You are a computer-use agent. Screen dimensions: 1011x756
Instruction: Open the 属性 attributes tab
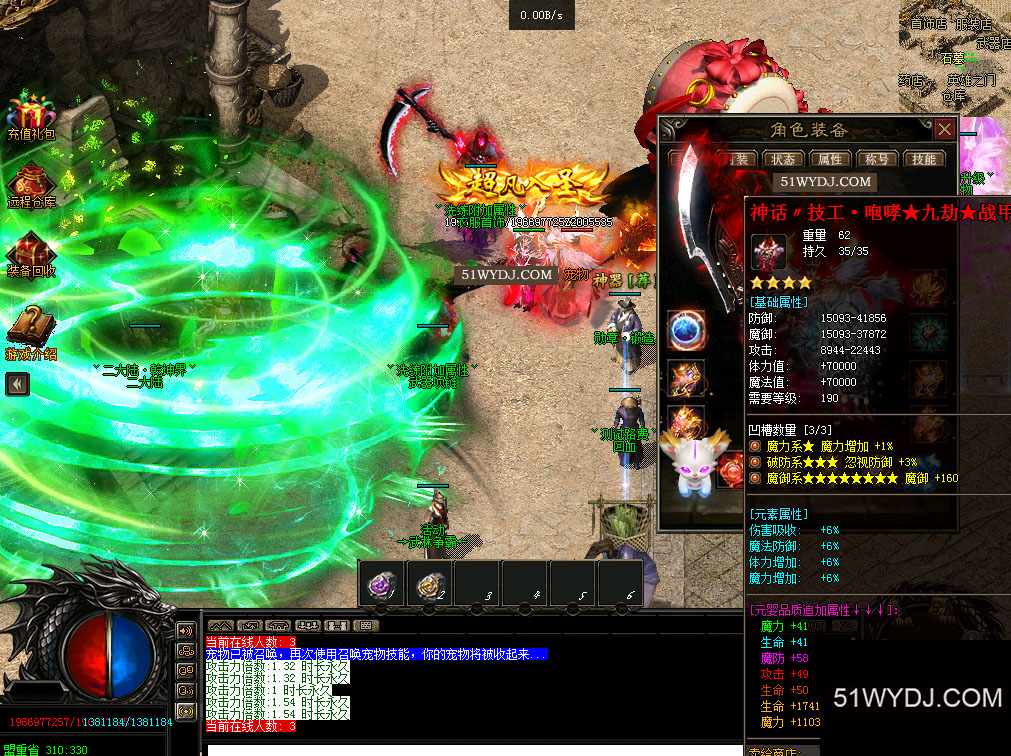click(830, 159)
